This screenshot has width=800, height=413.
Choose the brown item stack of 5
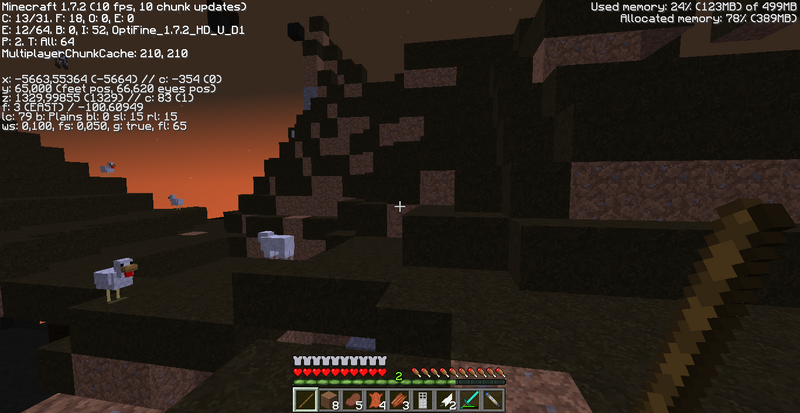click(x=351, y=400)
